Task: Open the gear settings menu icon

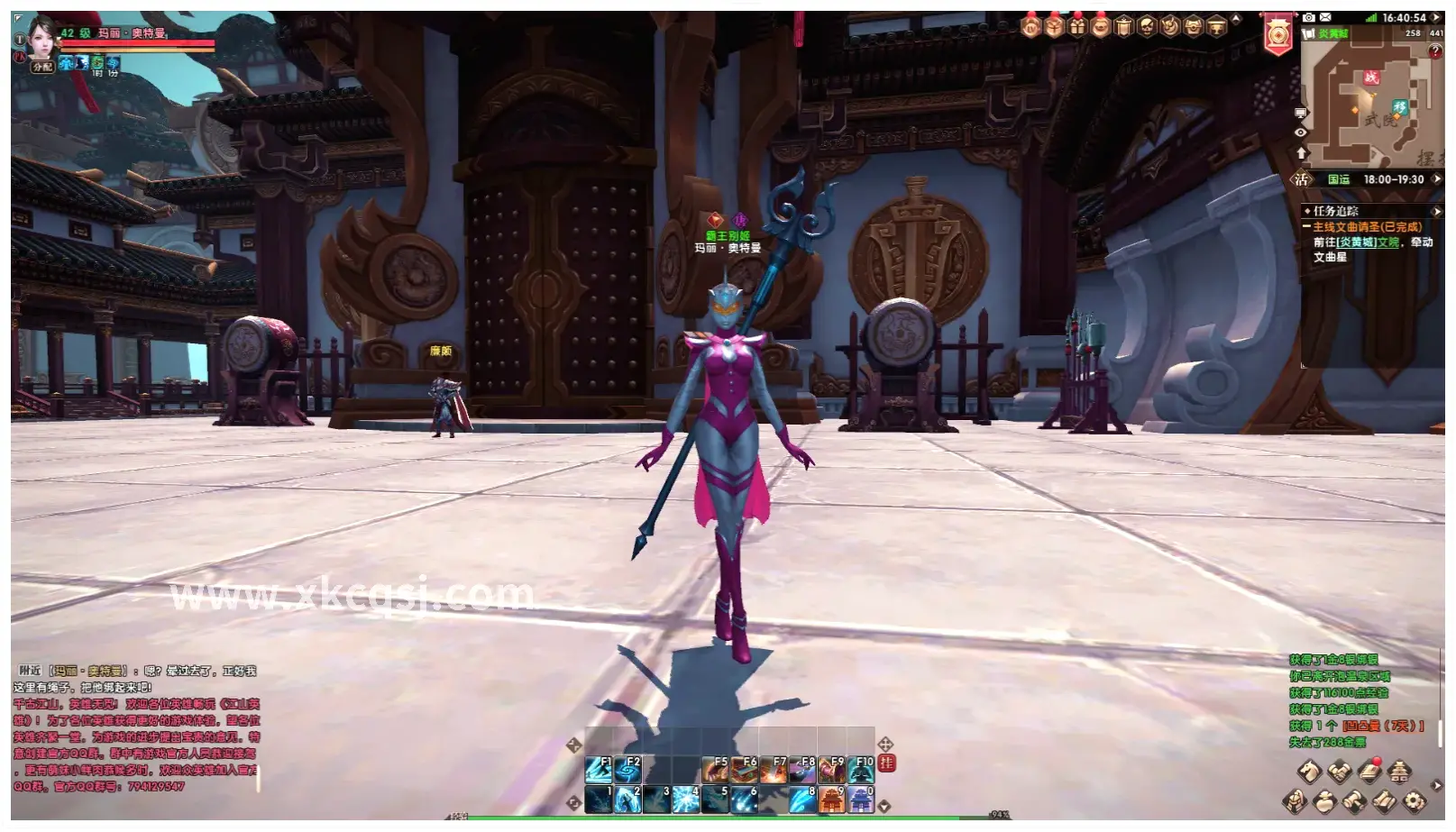Action: tap(1415, 800)
